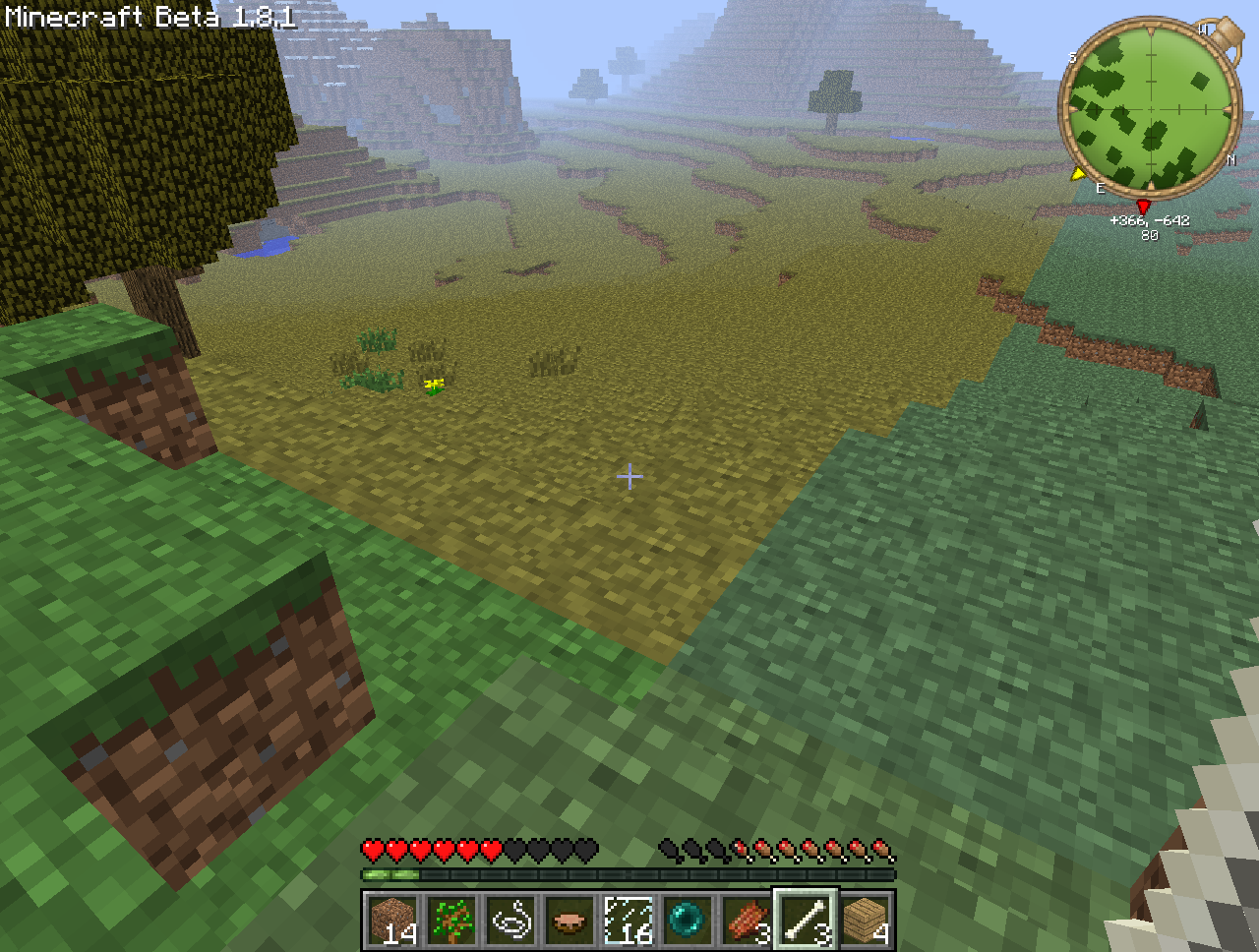1259x952 pixels.
Task: Click the circular green minimap
Action: click(x=1148, y=106)
